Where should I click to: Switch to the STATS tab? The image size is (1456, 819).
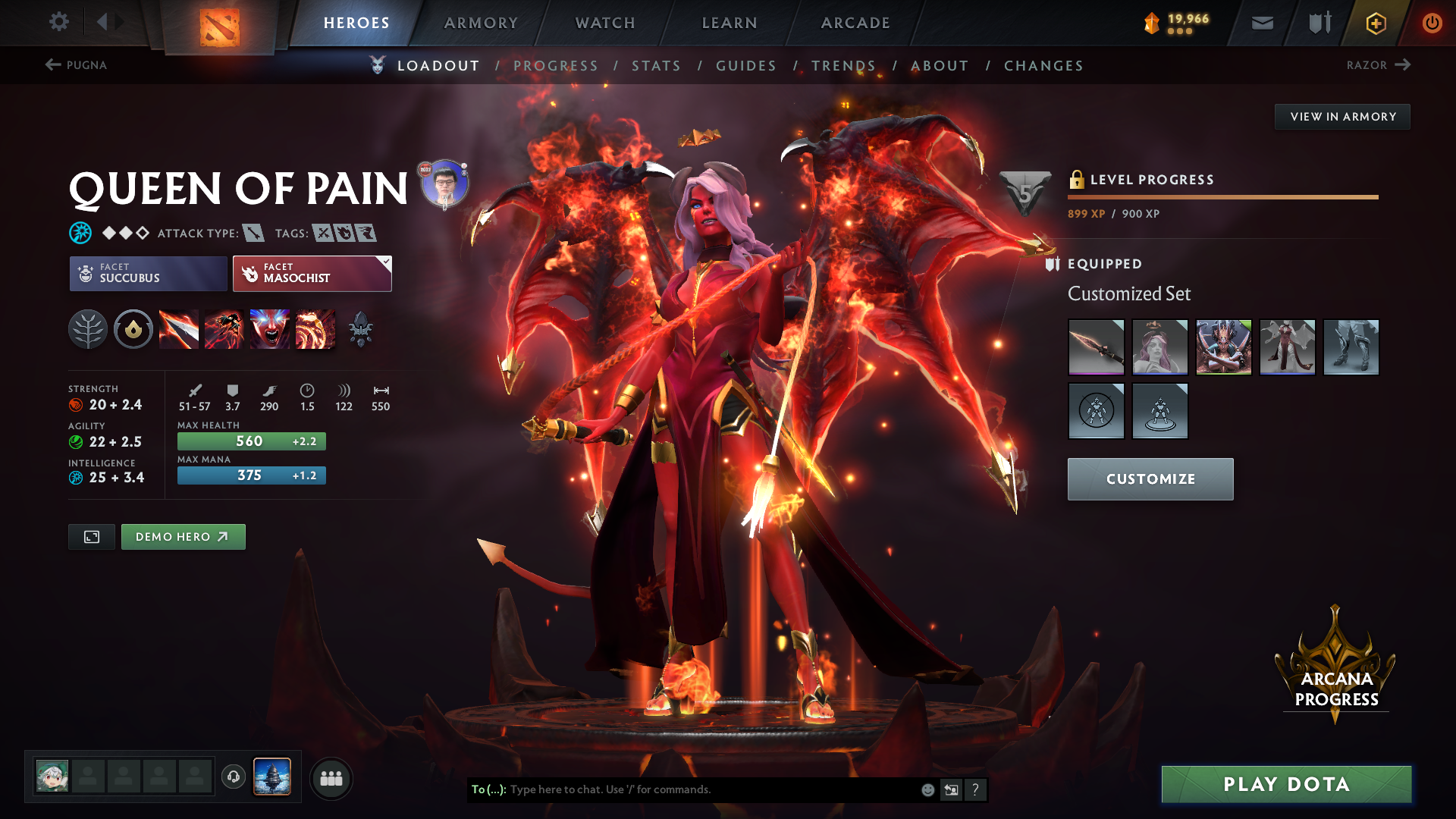tap(657, 65)
